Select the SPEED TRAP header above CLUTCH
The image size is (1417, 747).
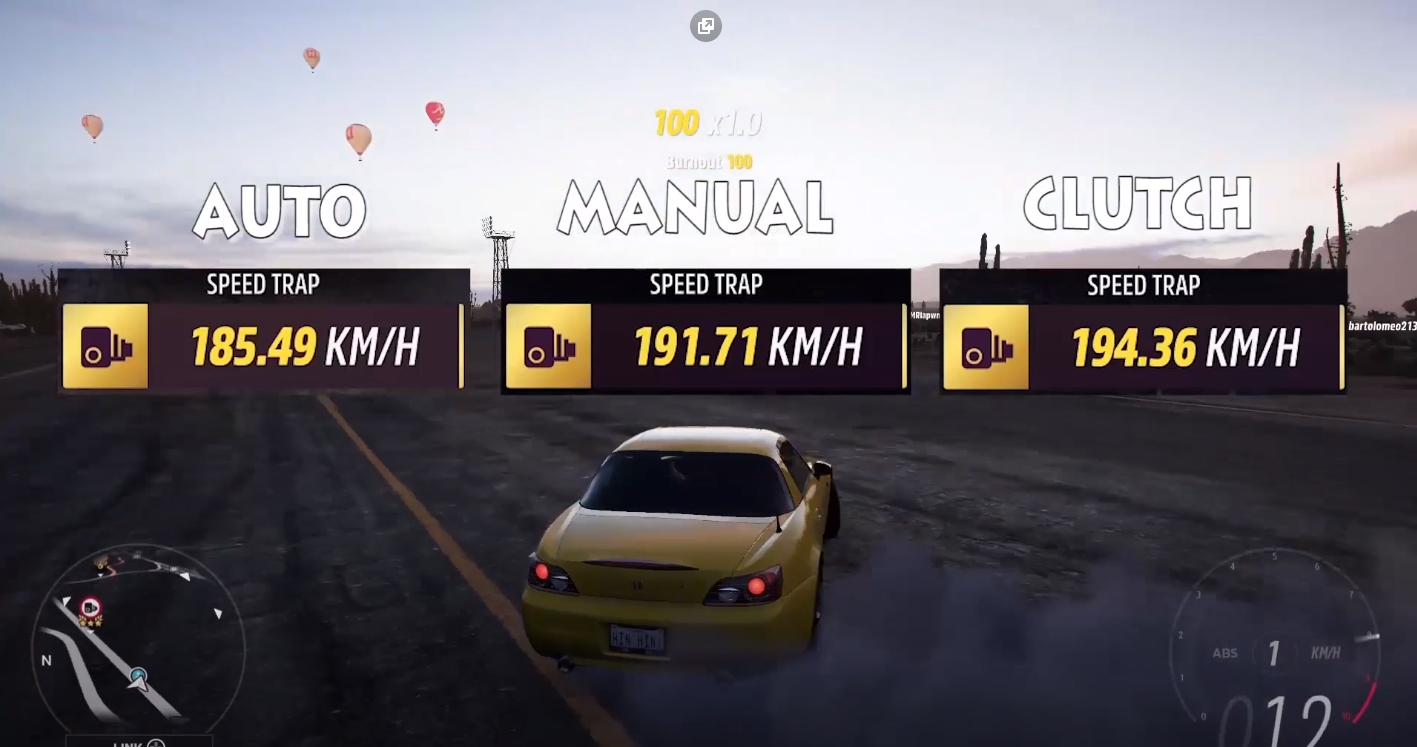[x=1143, y=285]
